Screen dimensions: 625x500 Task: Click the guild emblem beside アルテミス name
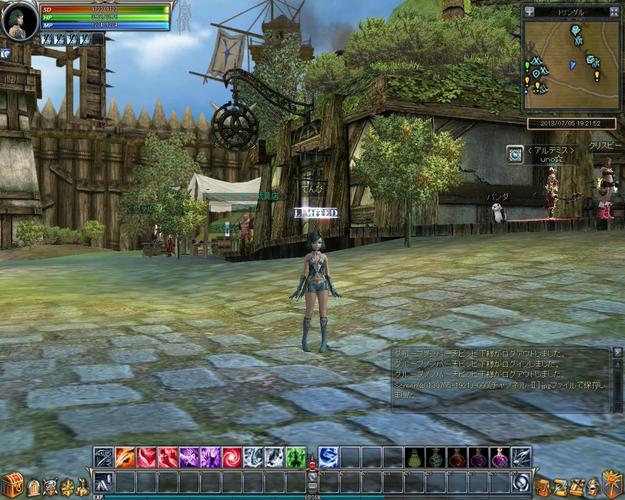point(514,153)
